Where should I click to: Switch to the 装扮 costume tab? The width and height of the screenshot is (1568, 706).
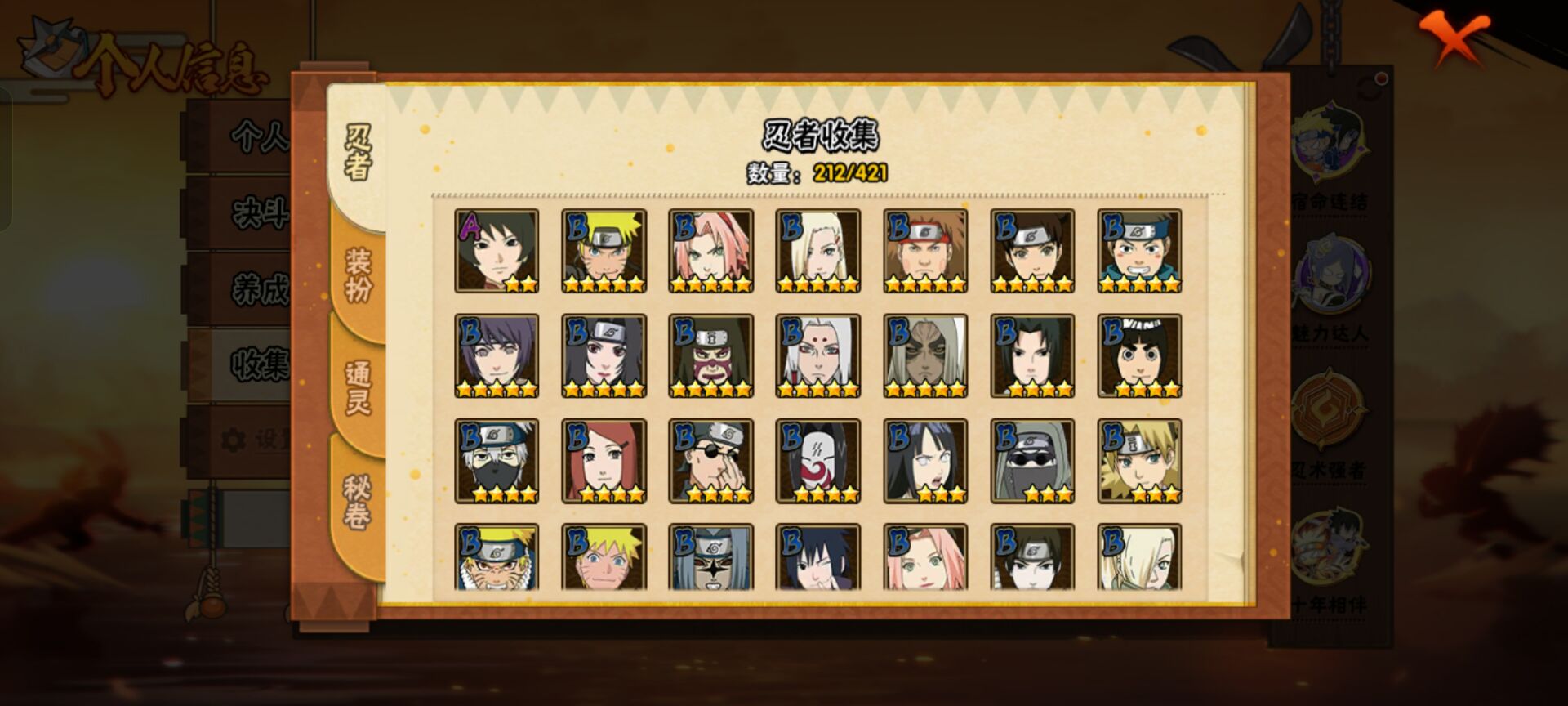pos(358,276)
